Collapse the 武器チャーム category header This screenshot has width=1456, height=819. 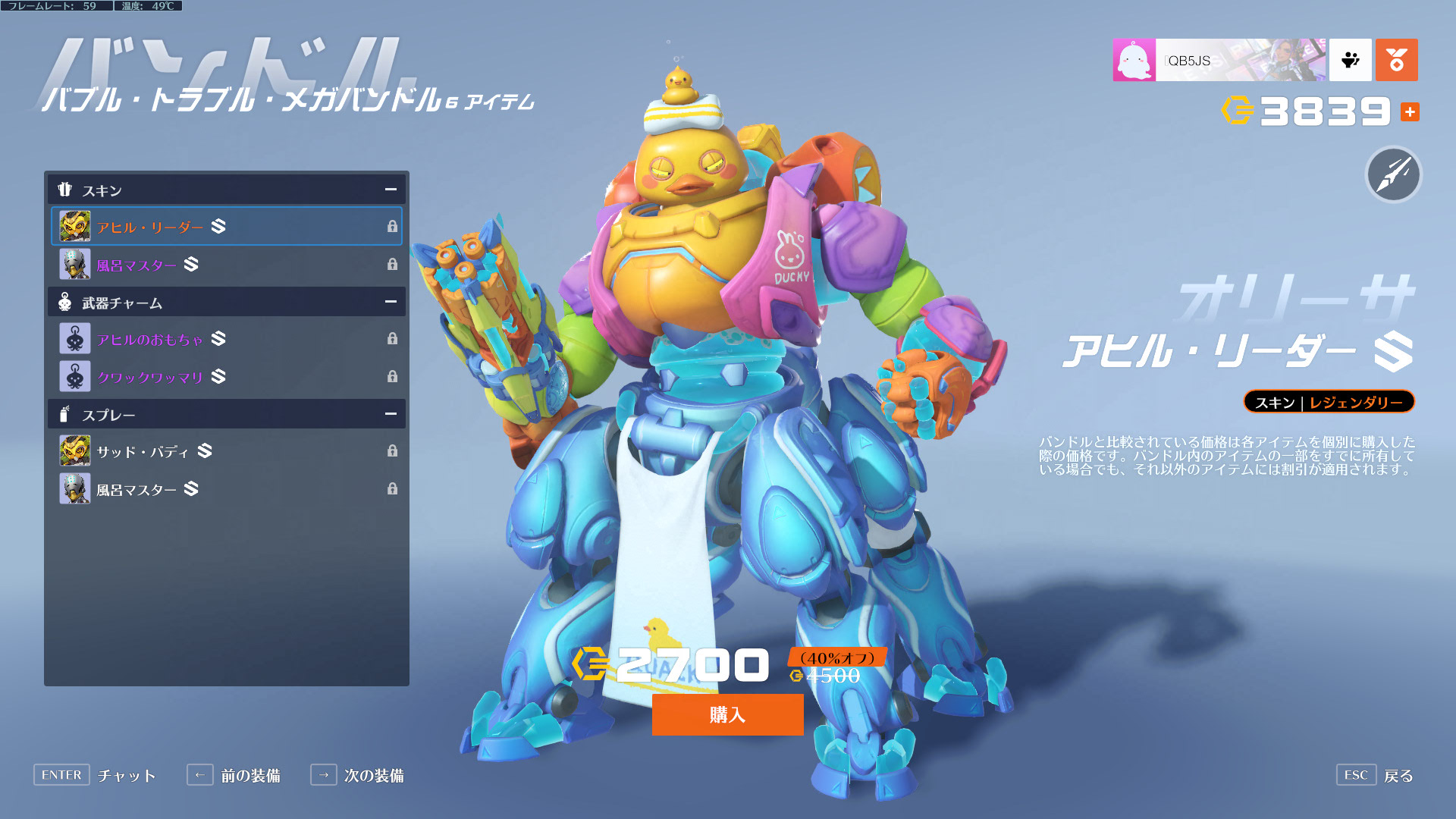[391, 302]
